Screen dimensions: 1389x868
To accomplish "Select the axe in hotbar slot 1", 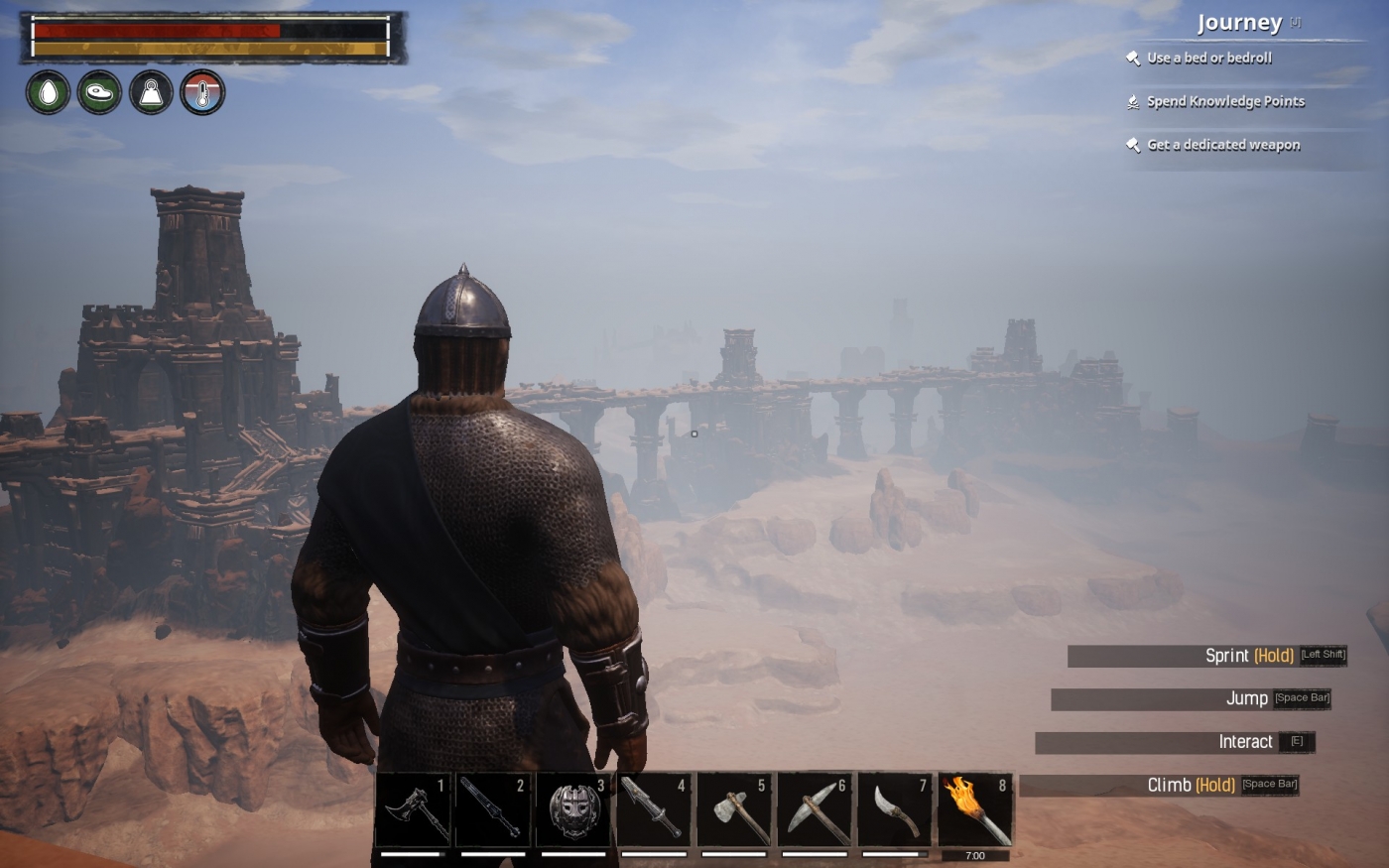I will click(x=414, y=808).
